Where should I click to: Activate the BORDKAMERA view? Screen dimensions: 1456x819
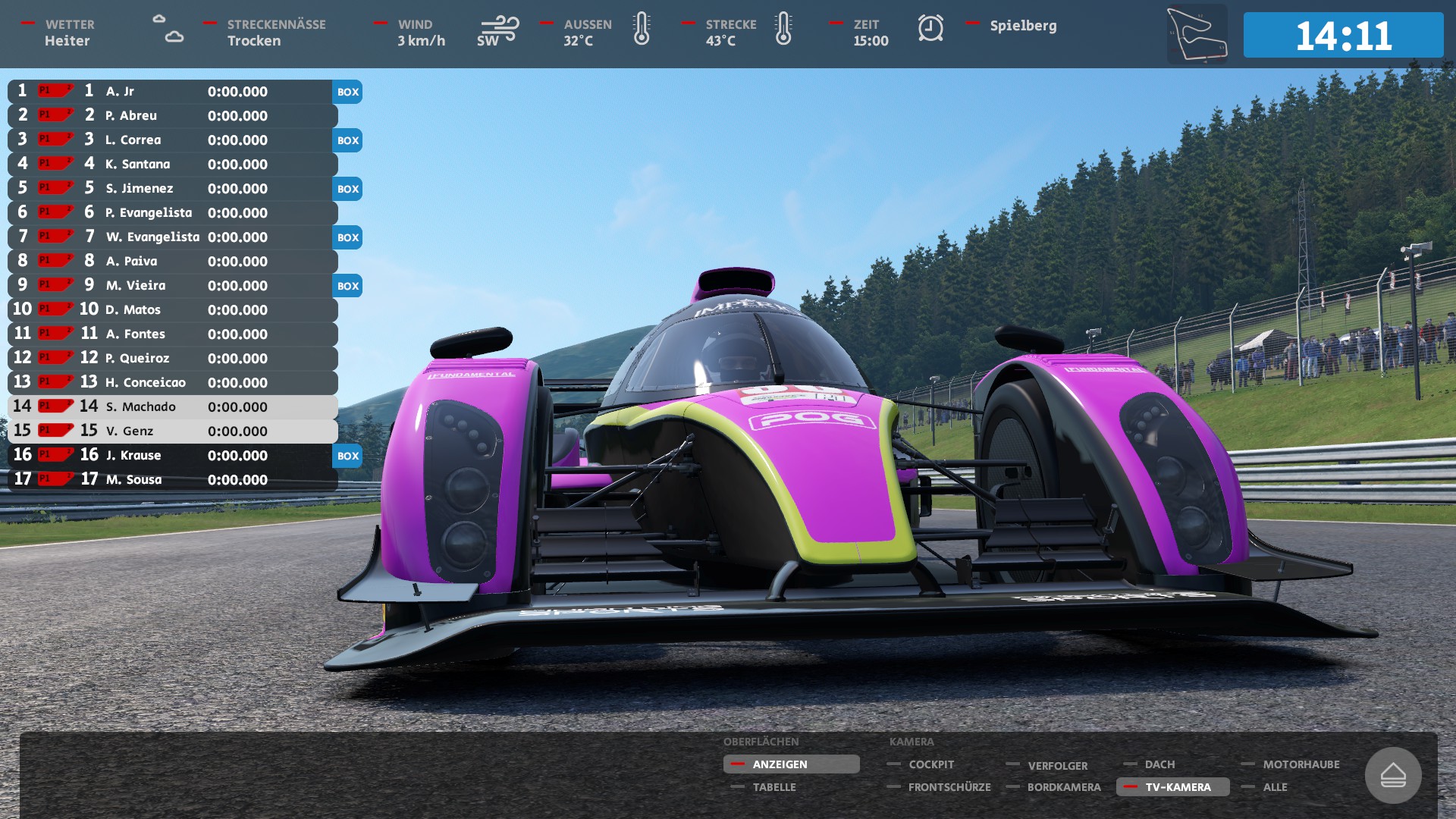[x=1063, y=787]
